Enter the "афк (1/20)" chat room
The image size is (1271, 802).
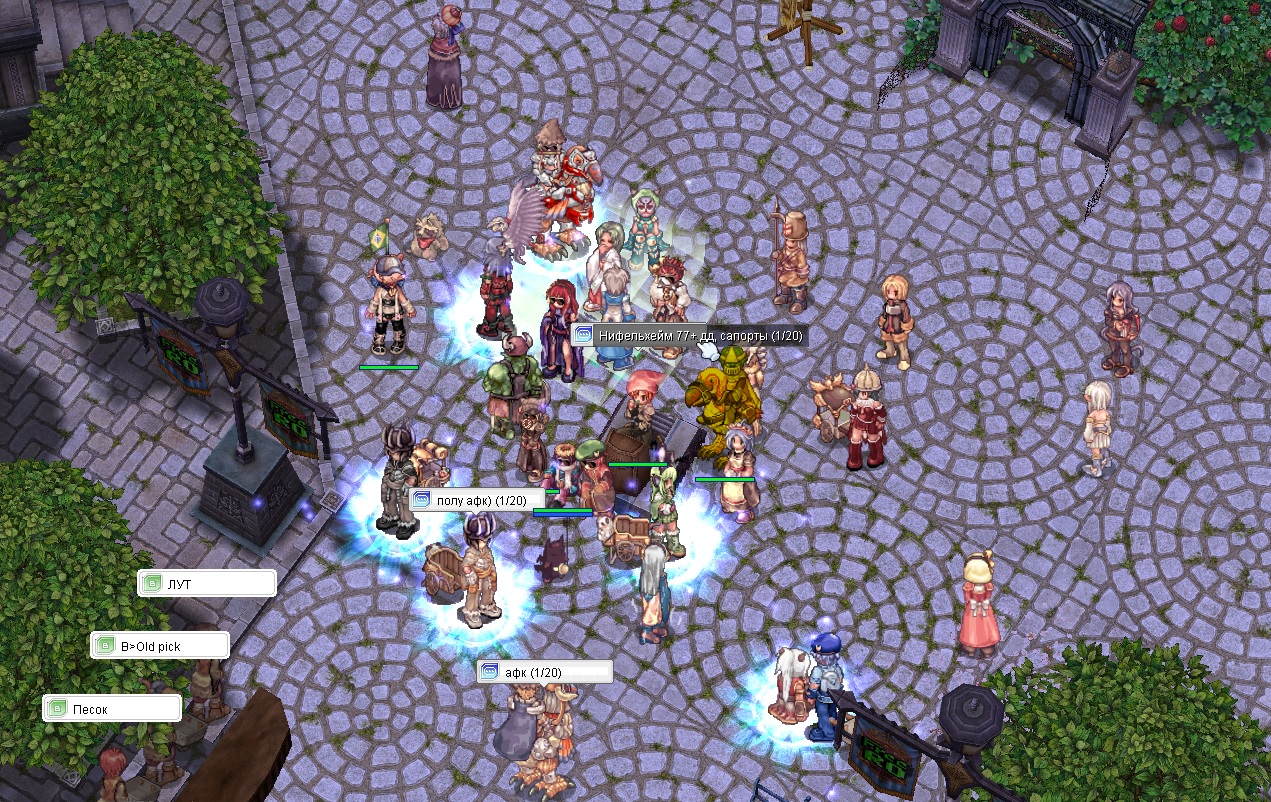[x=545, y=672]
